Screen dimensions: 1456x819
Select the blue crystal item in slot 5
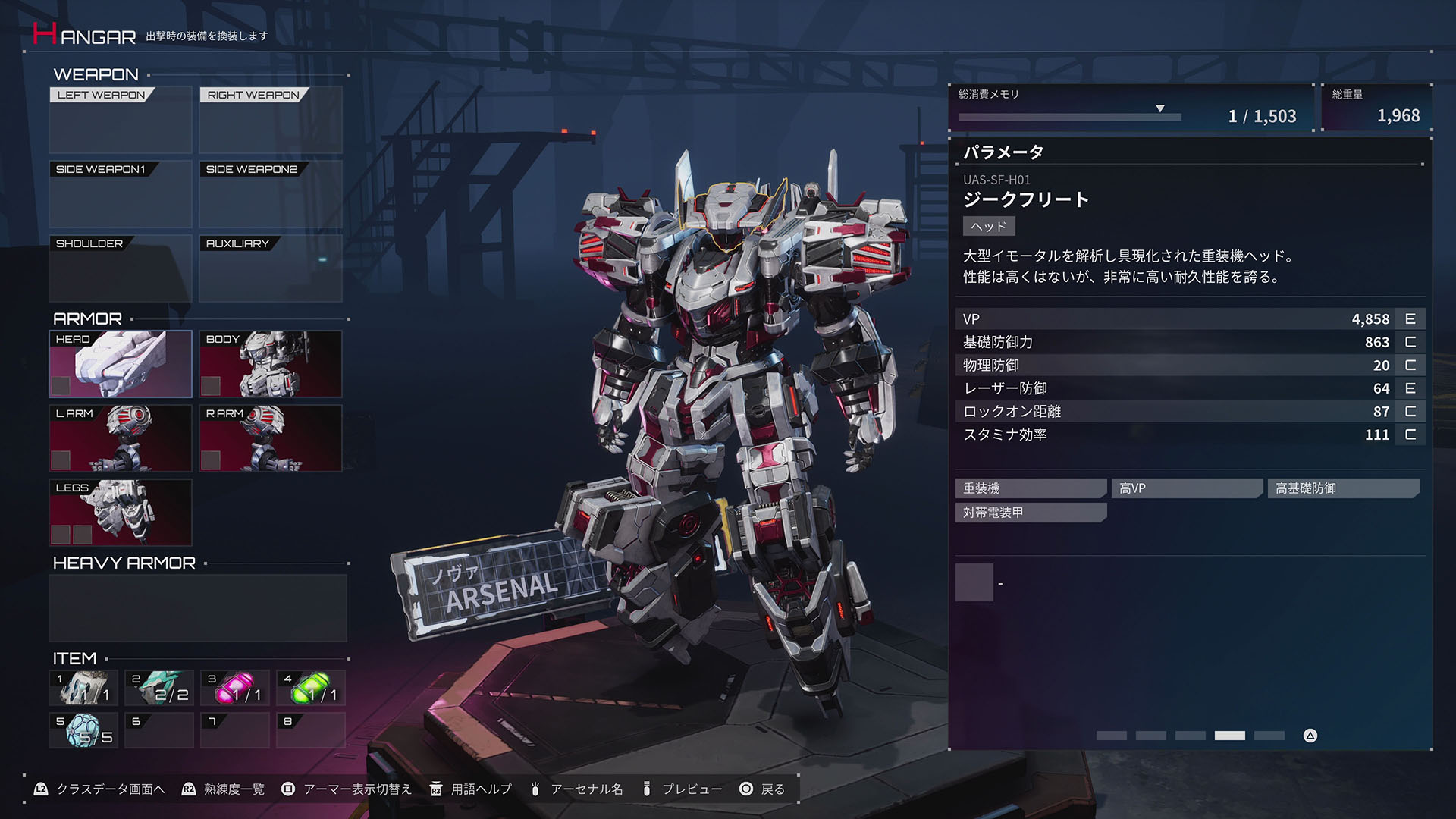coord(82,729)
